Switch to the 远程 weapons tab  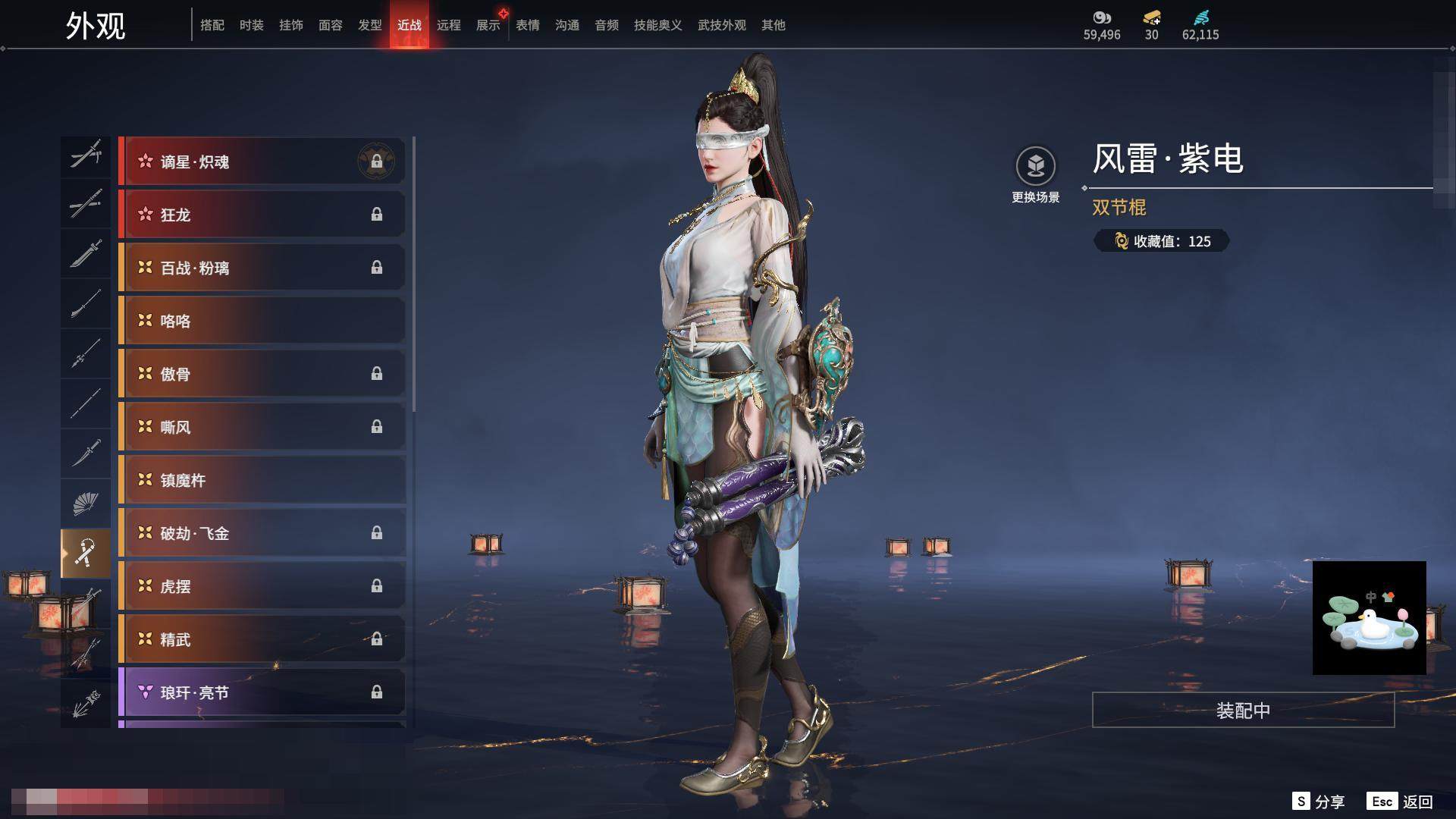point(448,25)
